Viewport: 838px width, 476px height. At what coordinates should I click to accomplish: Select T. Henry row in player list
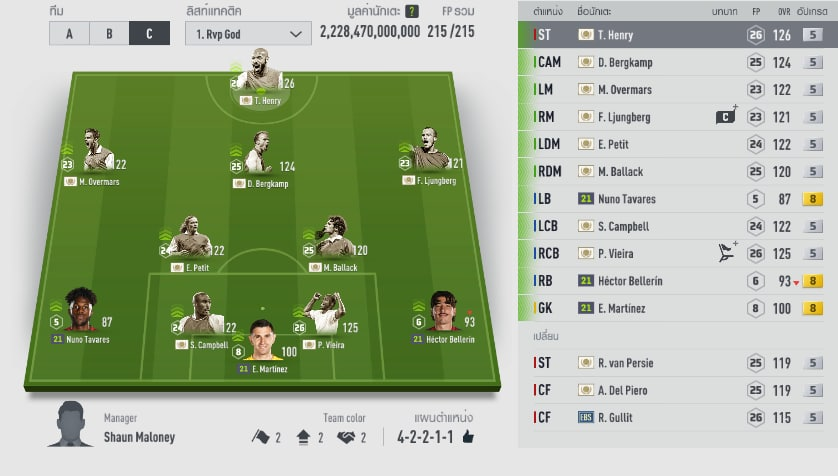(x=678, y=35)
